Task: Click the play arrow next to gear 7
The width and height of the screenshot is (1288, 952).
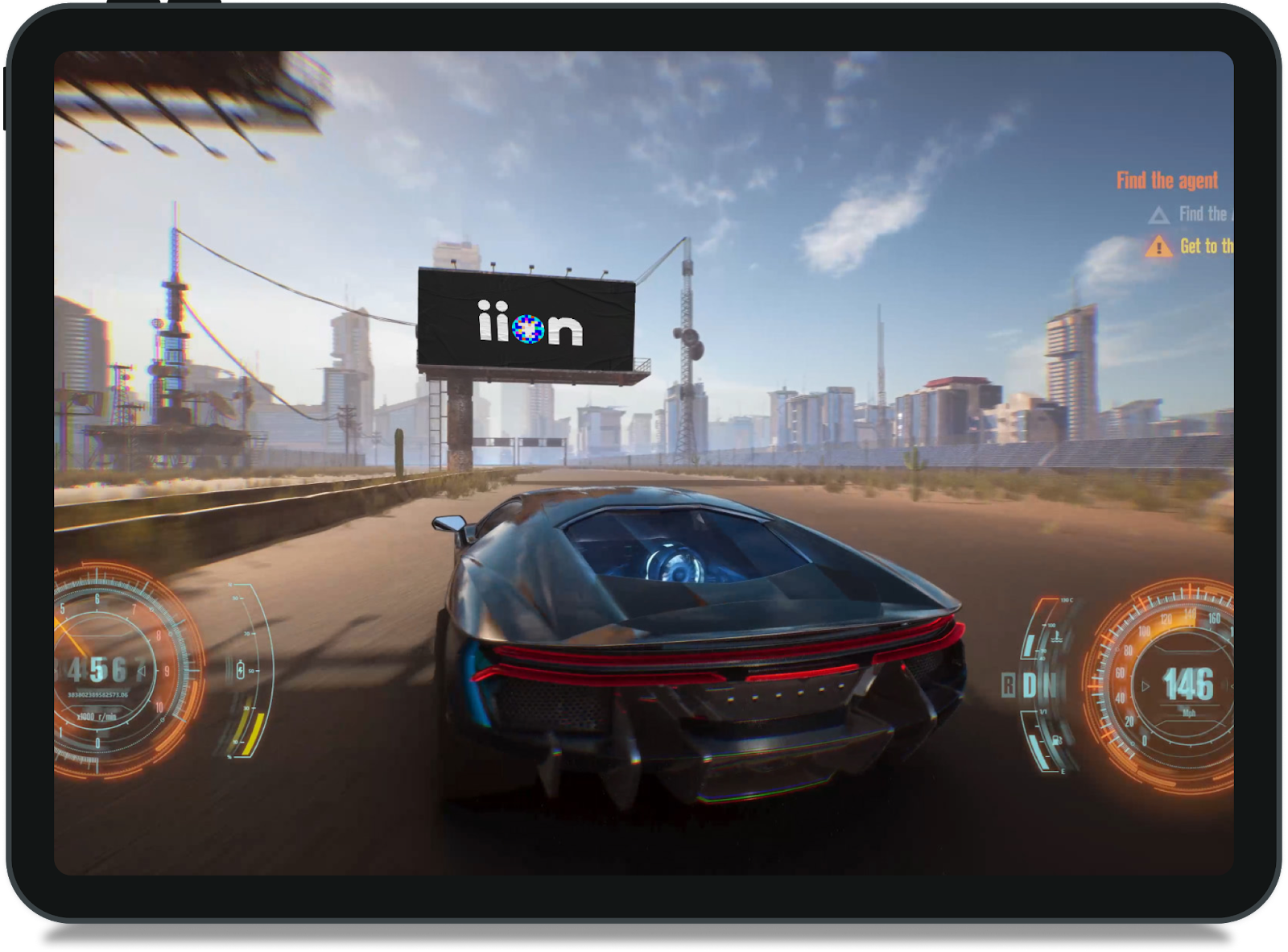Action: tap(141, 670)
